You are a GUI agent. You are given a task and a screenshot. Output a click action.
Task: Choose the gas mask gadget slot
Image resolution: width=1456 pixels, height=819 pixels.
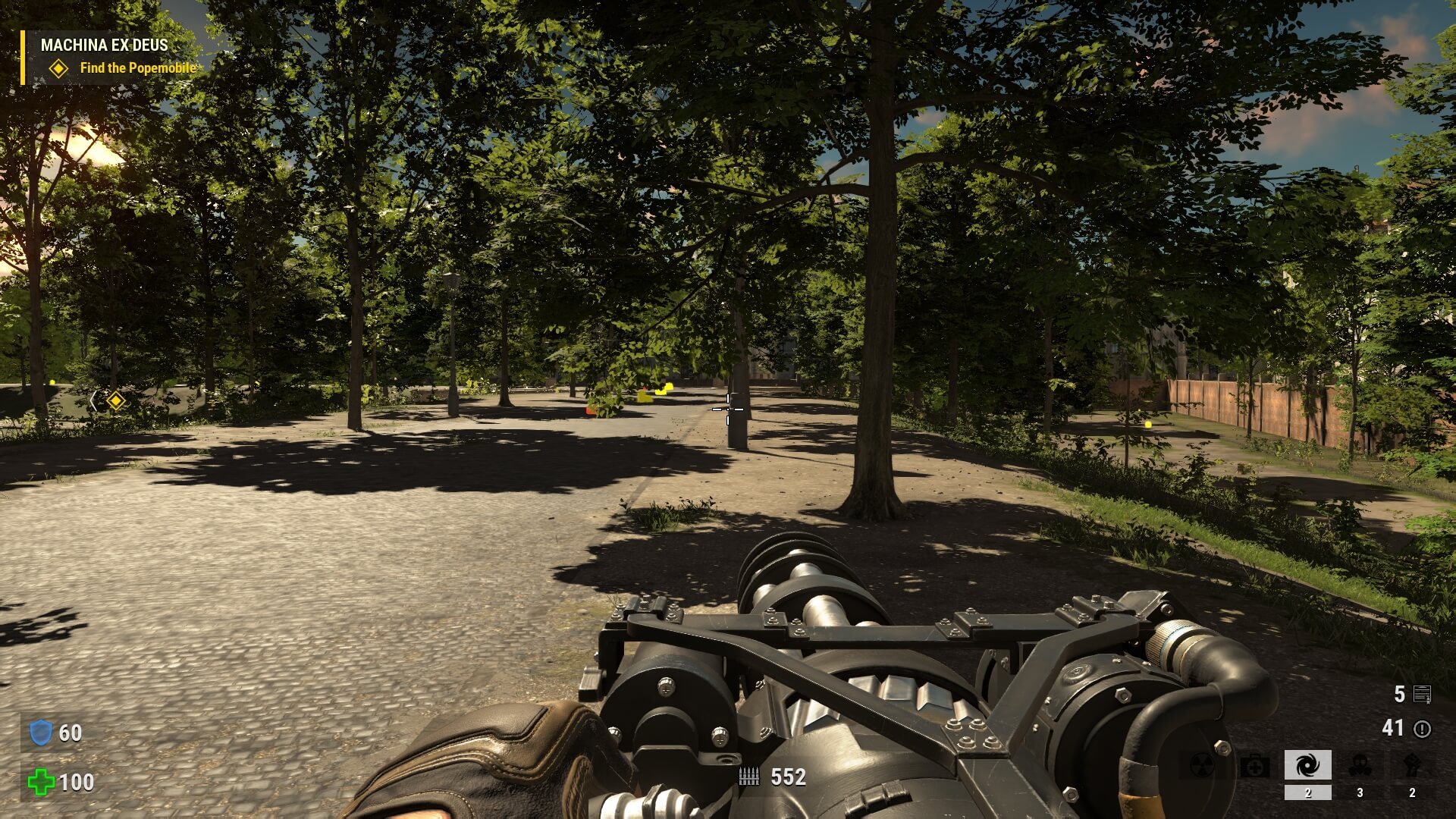1360,766
